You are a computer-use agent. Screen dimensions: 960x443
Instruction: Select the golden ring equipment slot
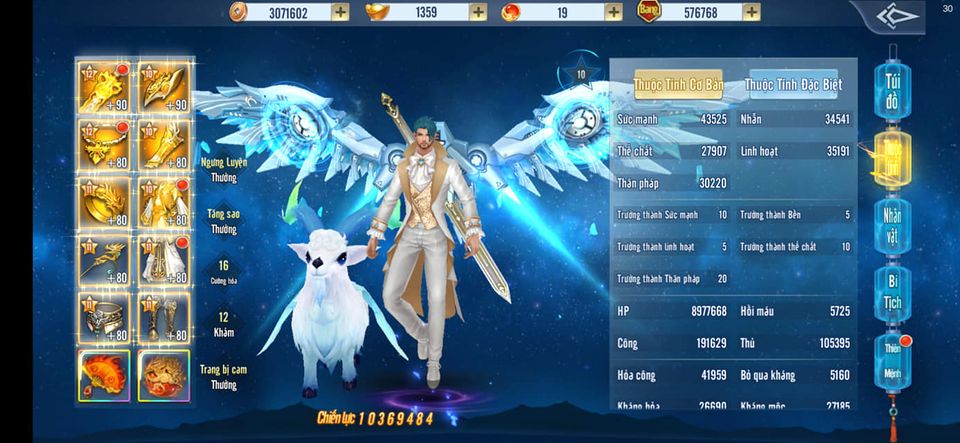pyautogui.click(x=104, y=317)
